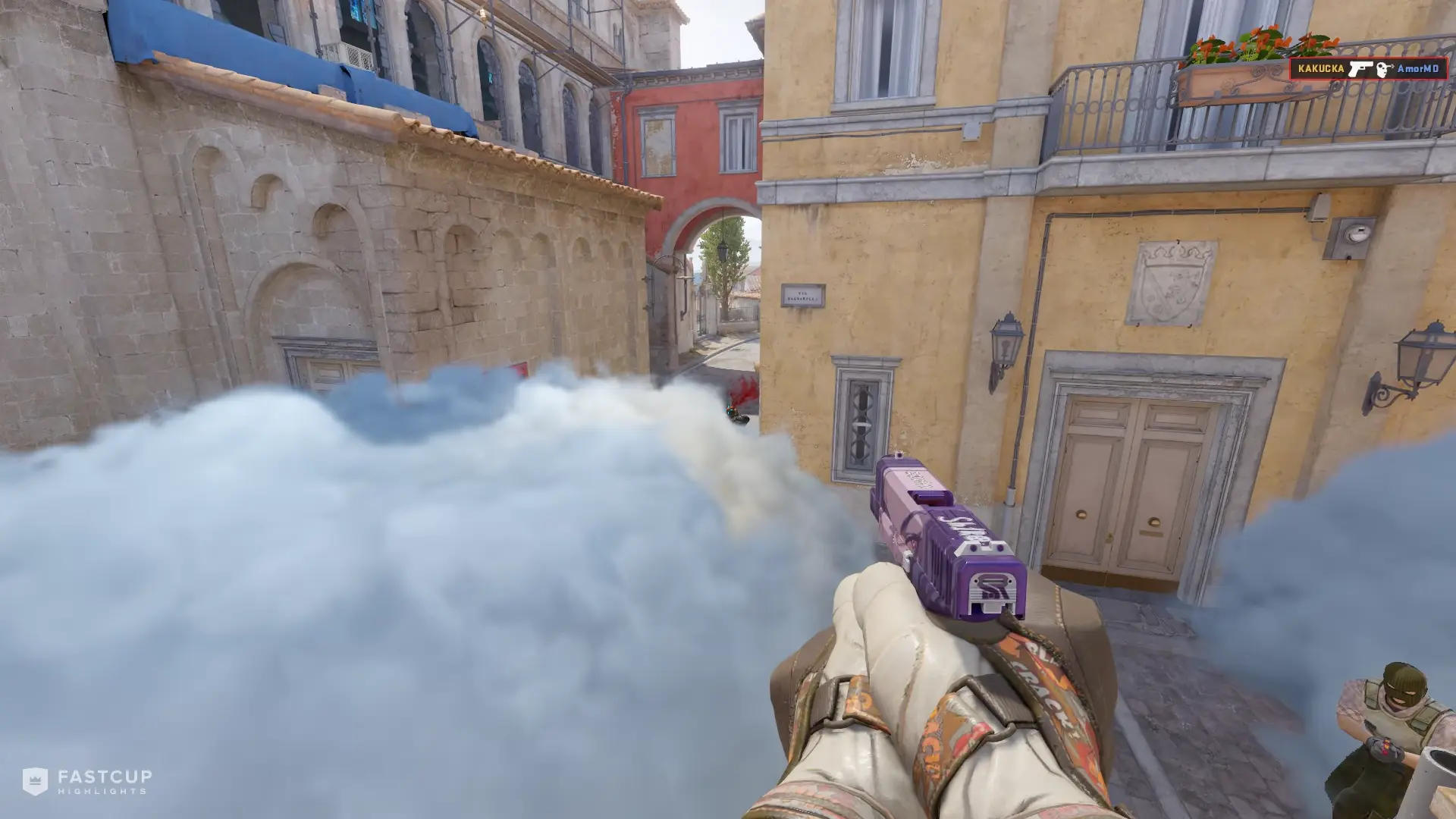Click the wall-mounted lantern on the yellow building
1456x819 pixels.
1007,349
